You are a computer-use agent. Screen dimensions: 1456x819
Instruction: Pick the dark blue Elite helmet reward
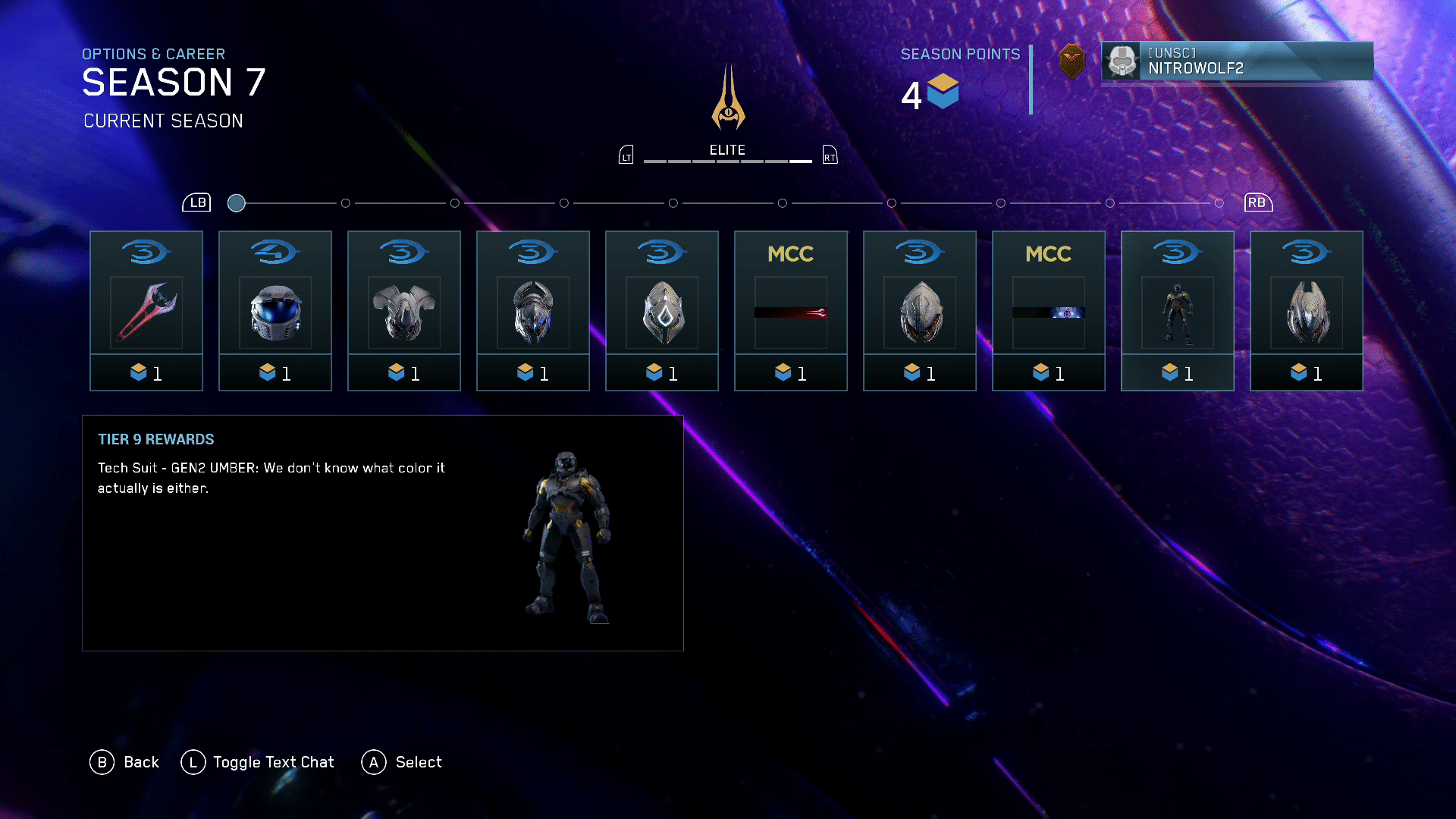pyautogui.click(x=533, y=310)
